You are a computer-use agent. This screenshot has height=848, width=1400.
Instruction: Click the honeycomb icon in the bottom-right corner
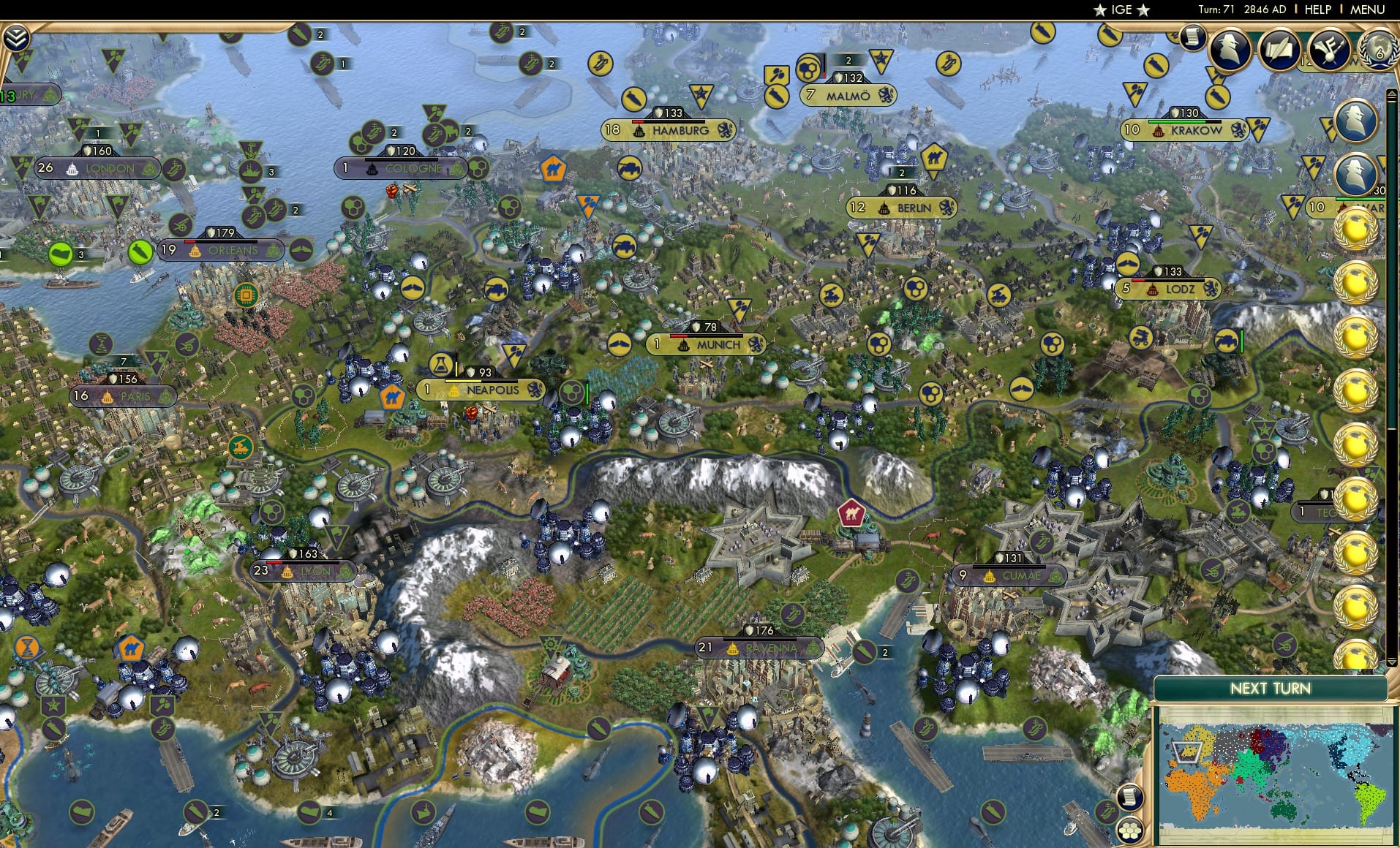1129,831
